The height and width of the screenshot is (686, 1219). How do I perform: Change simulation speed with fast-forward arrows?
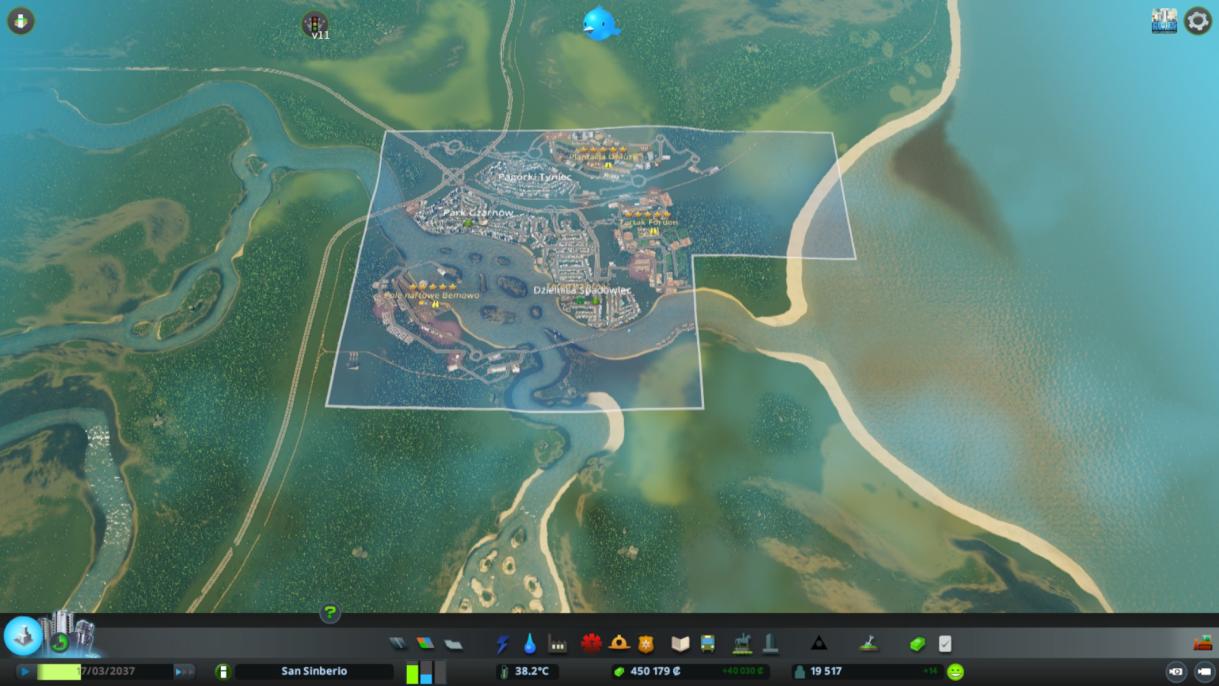click(x=184, y=672)
